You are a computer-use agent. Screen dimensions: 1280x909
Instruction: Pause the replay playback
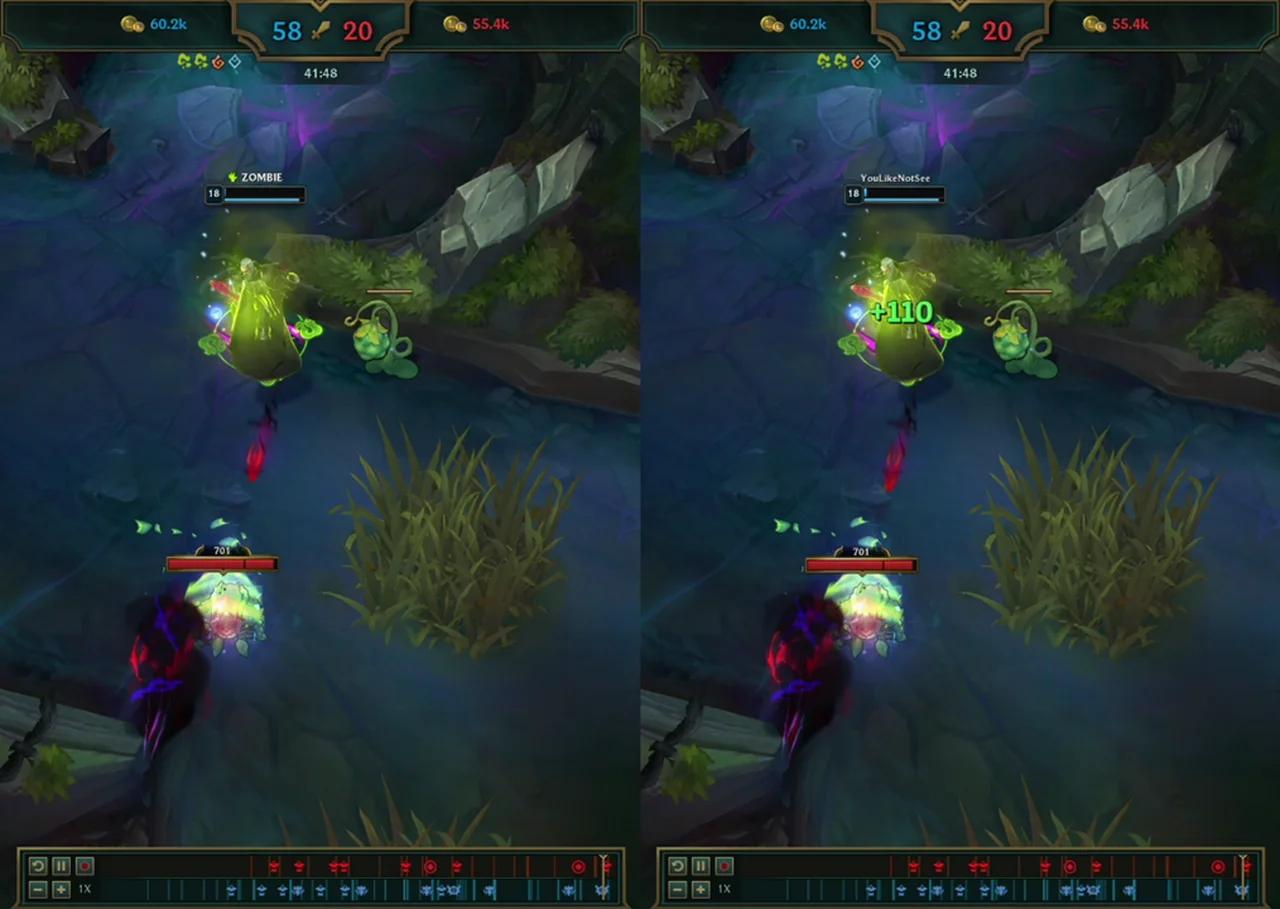point(61,866)
